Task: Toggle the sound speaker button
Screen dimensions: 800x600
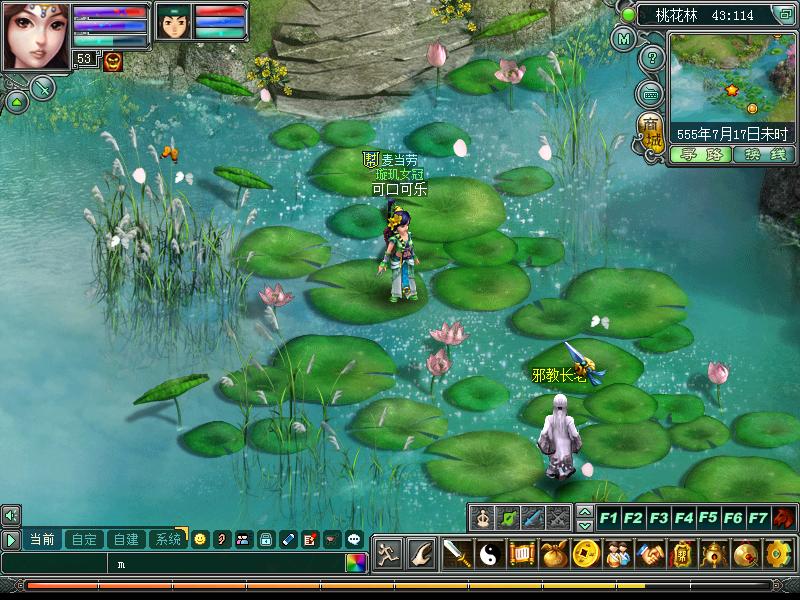Action: 11,516
